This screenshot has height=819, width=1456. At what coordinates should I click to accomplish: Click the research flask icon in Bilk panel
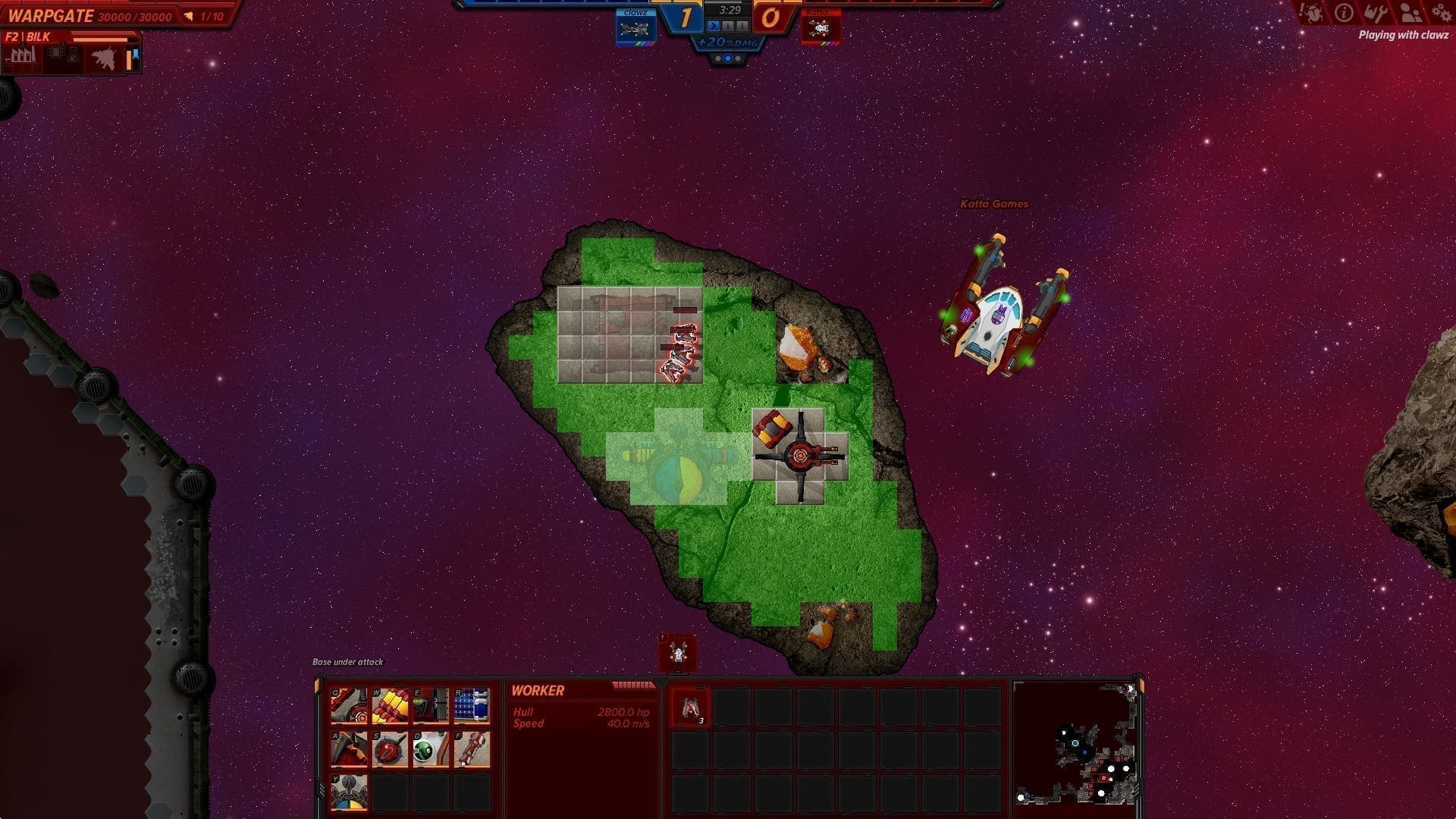73,56
